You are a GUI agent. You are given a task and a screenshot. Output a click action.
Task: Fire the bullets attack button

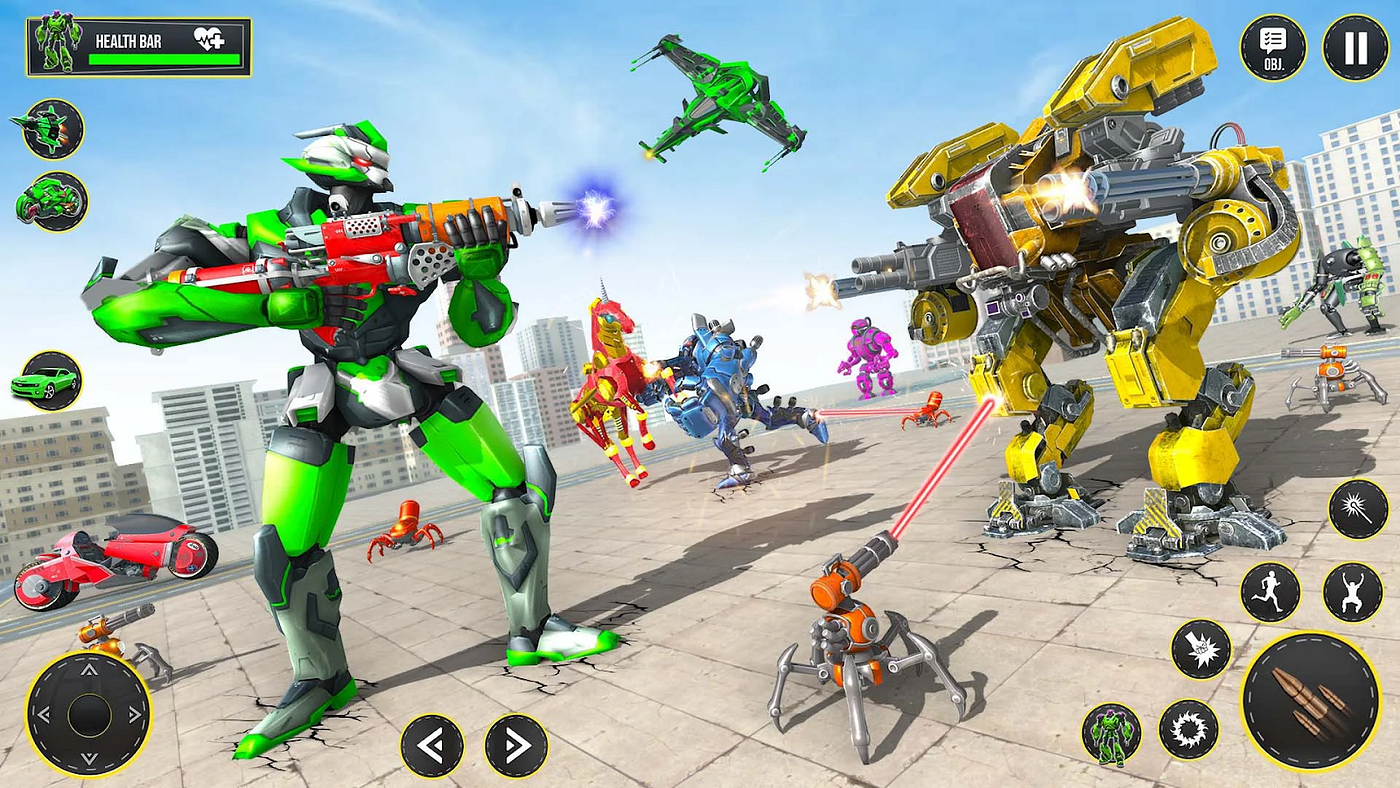[x=1310, y=700]
